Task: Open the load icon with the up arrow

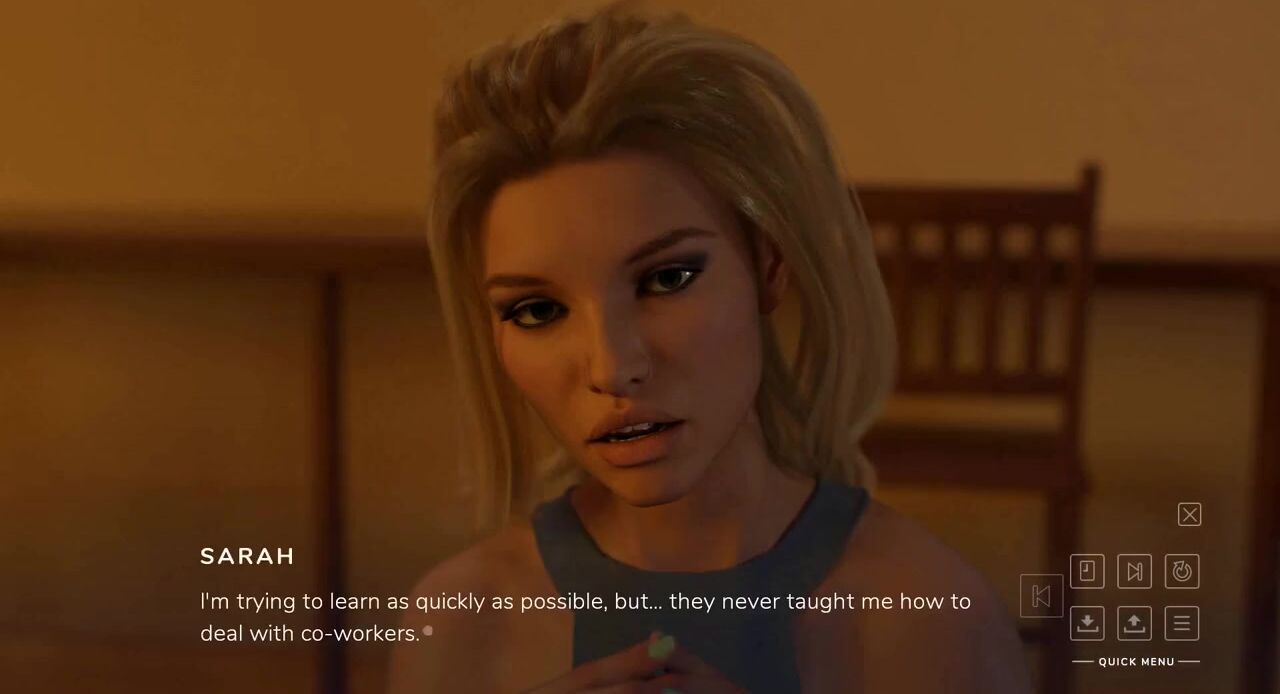Action: (x=1134, y=623)
